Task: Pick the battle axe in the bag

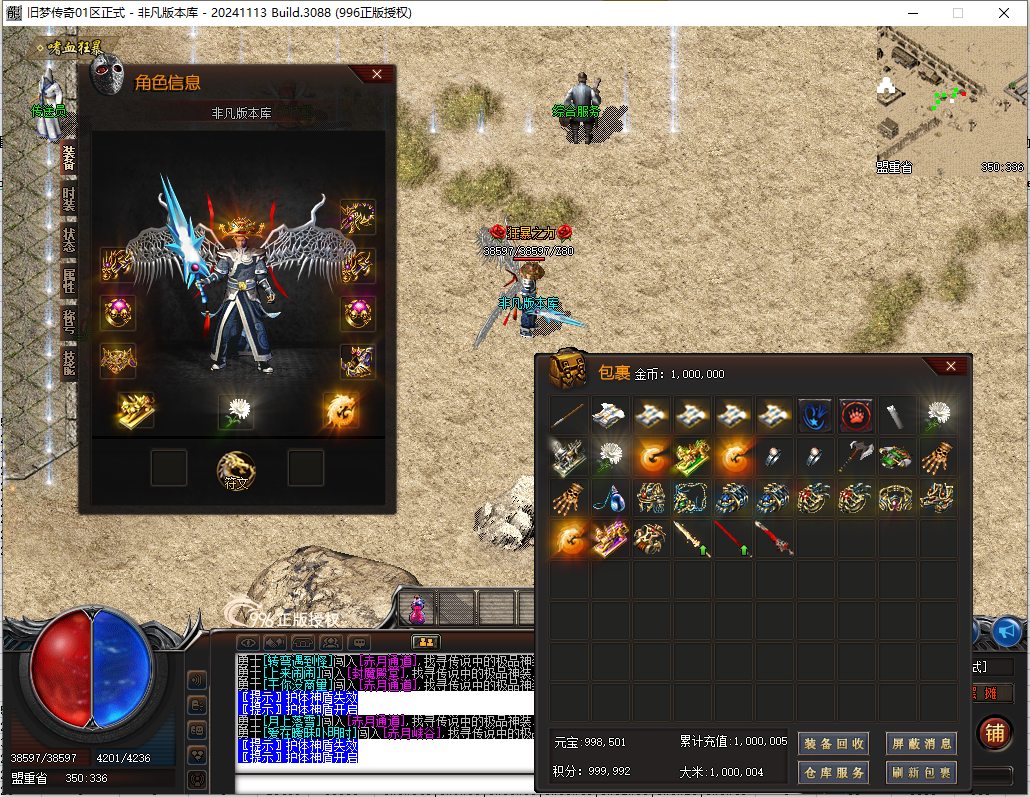Action: (856, 456)
